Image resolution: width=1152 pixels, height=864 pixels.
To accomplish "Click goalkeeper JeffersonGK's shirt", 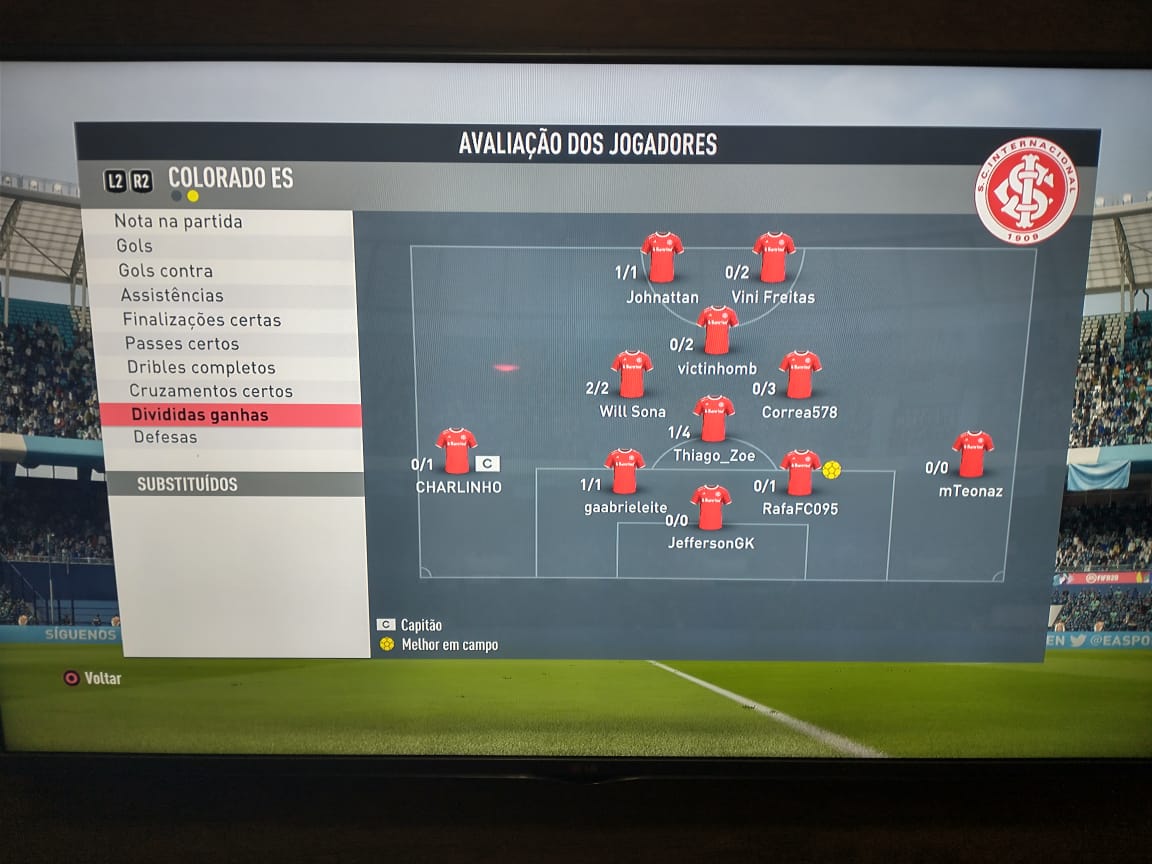I will (711, 507).
